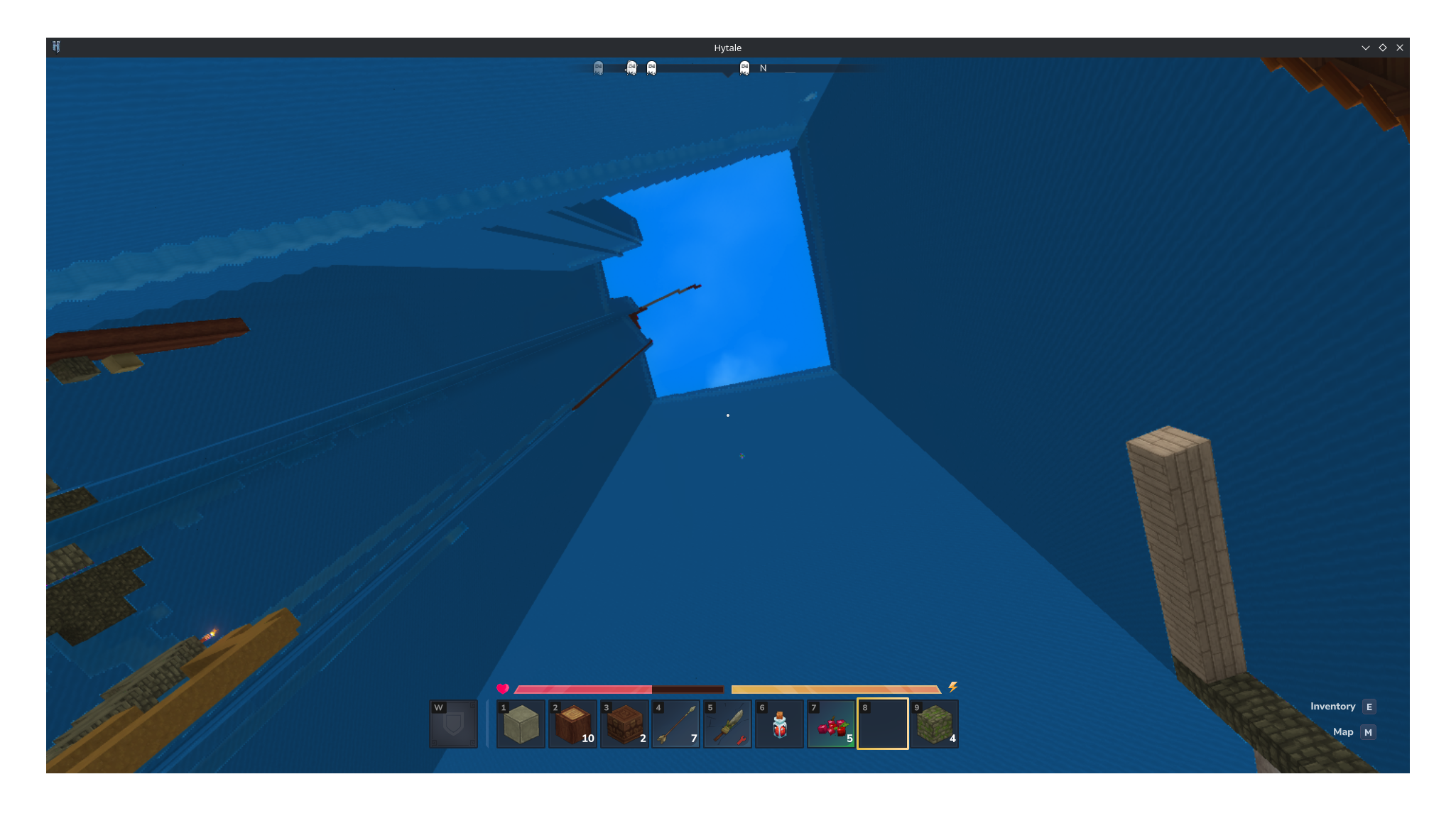
Task: Click the shield weapon slot labeled W
Action: pos(453,724)
